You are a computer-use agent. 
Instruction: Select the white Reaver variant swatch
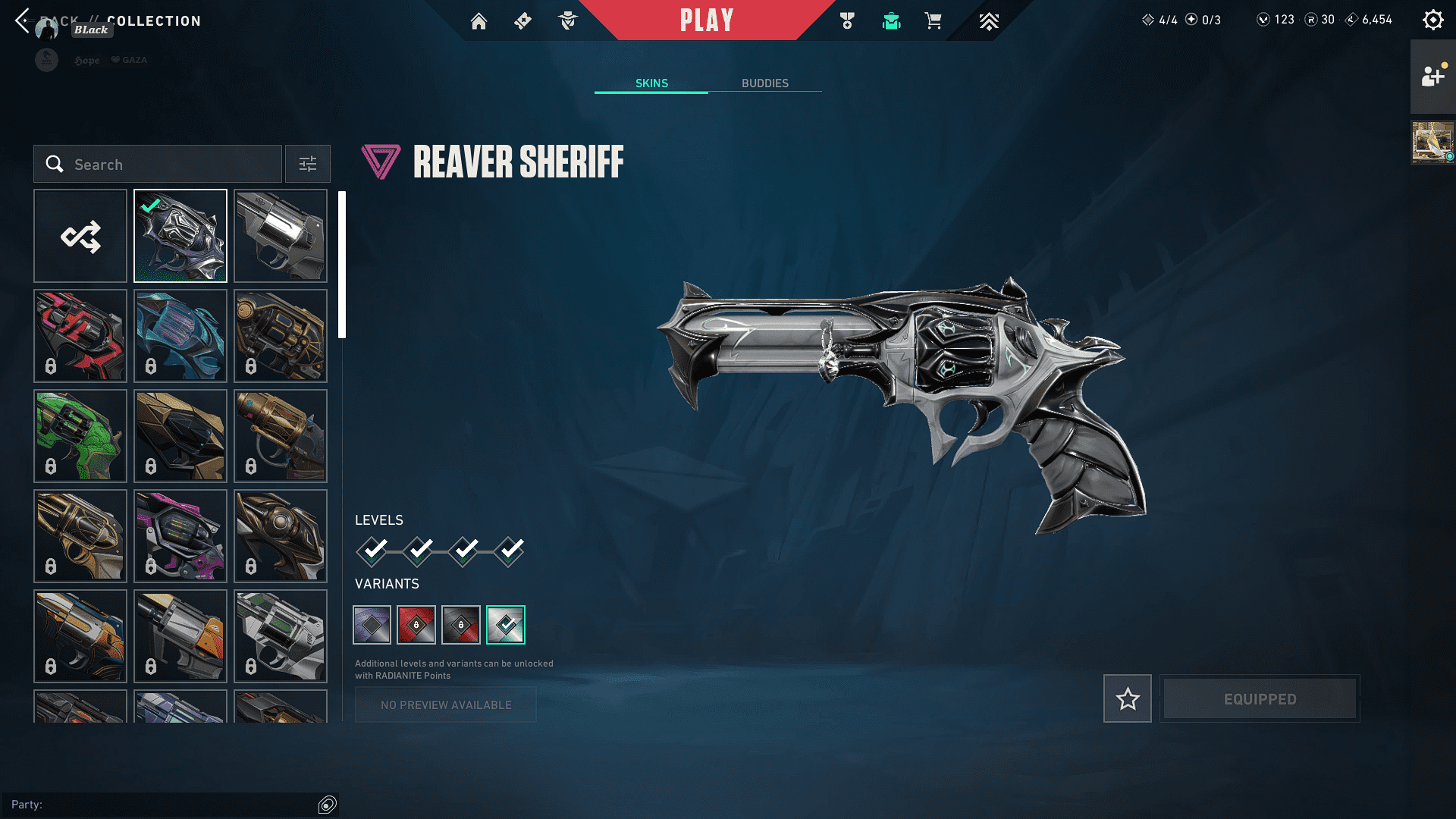pyautogui.click(x=506, y=625)
